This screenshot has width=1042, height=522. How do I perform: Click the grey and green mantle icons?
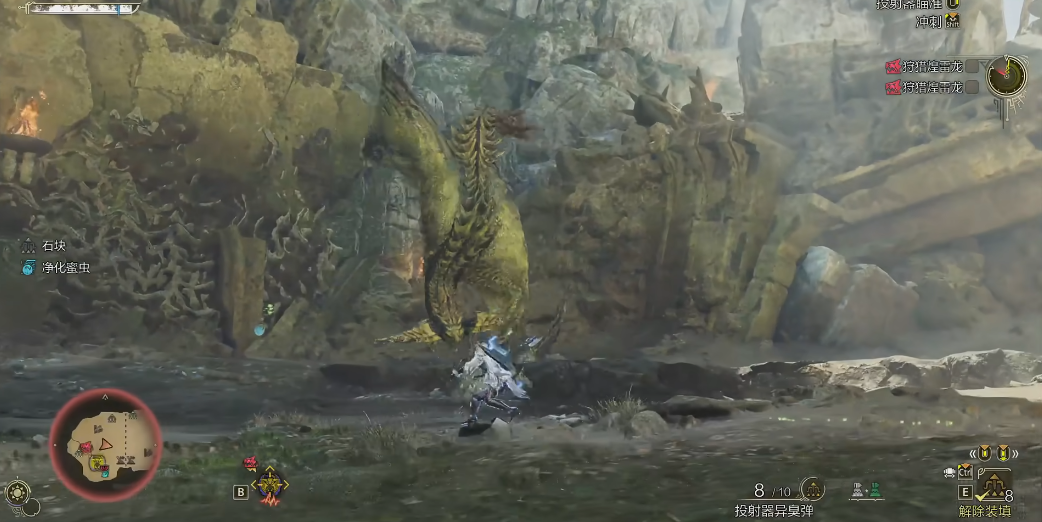(866, 490)
